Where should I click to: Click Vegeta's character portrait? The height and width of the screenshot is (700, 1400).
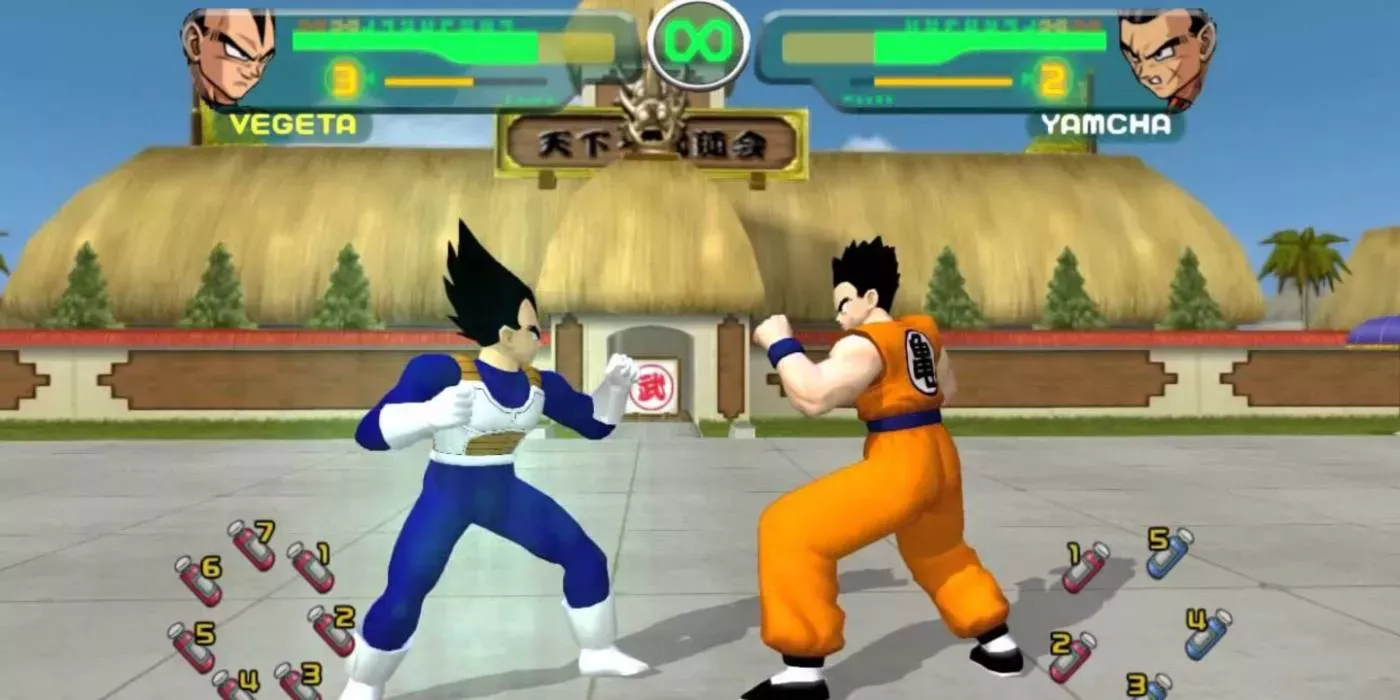pyautogui.click(x=228, y=56)
